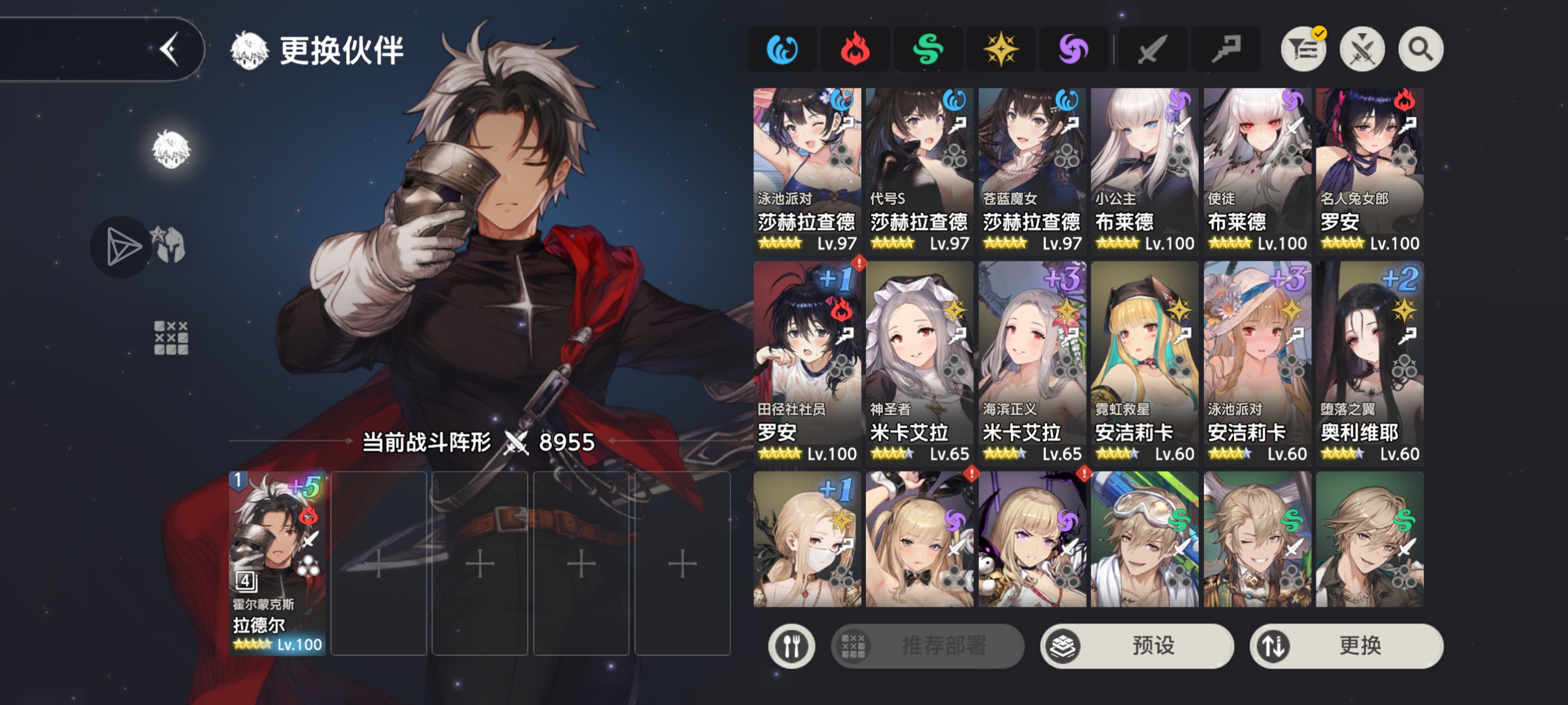Go back with the arrow button
This screenshot has width=1568, height=705.
[x=170, y=49]
